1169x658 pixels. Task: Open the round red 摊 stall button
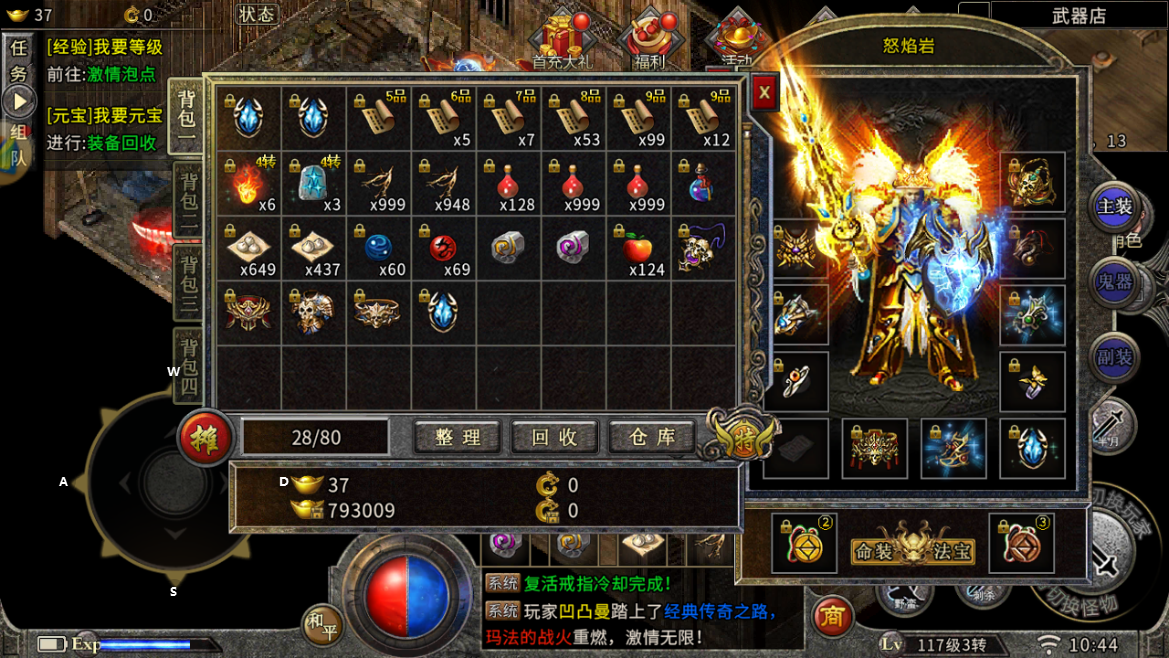[206, 438]
